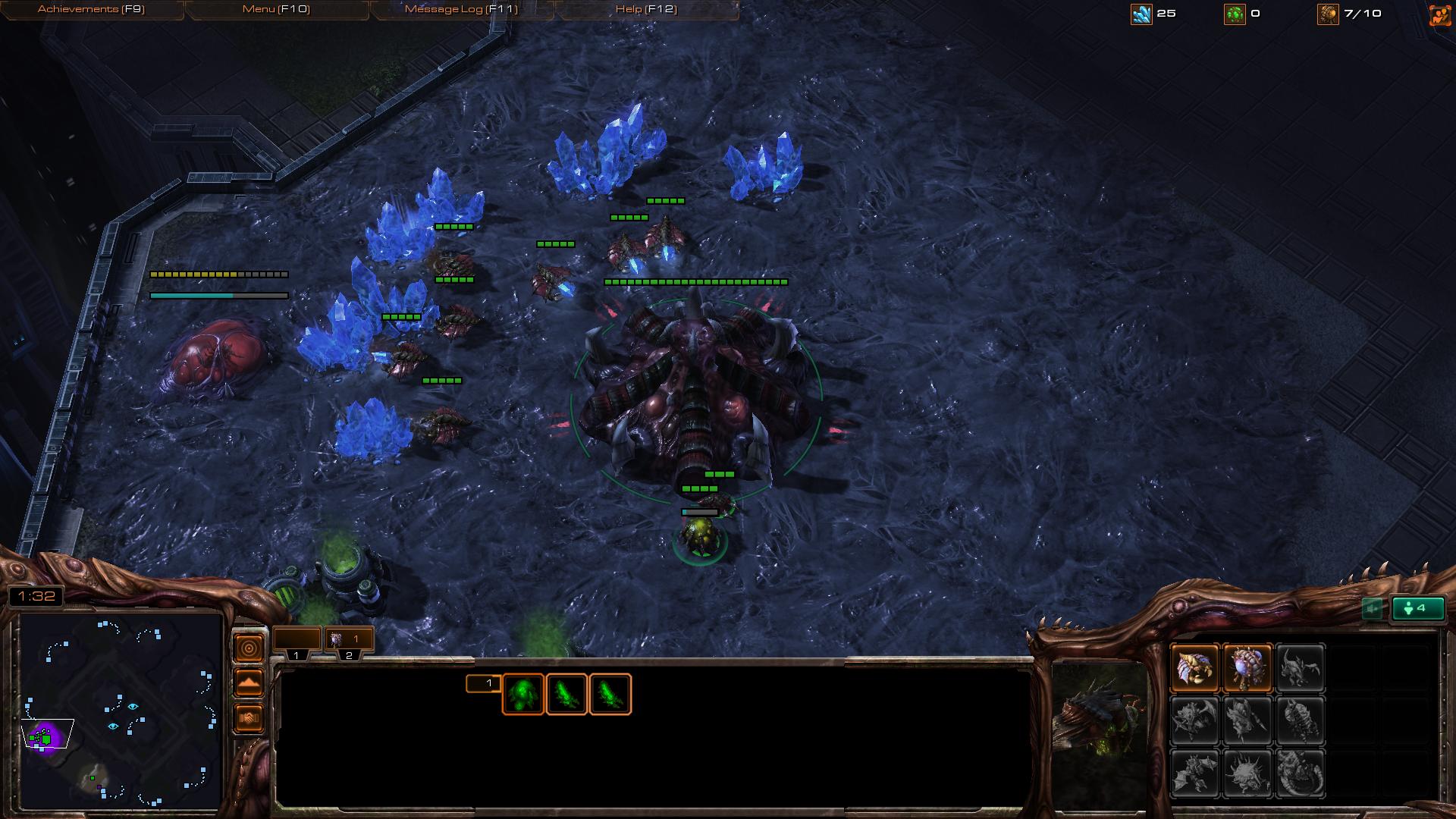Screen dimensions: 1456x819
Task: Open the Help (F12) menu
Action: click(x=646, y=9)
